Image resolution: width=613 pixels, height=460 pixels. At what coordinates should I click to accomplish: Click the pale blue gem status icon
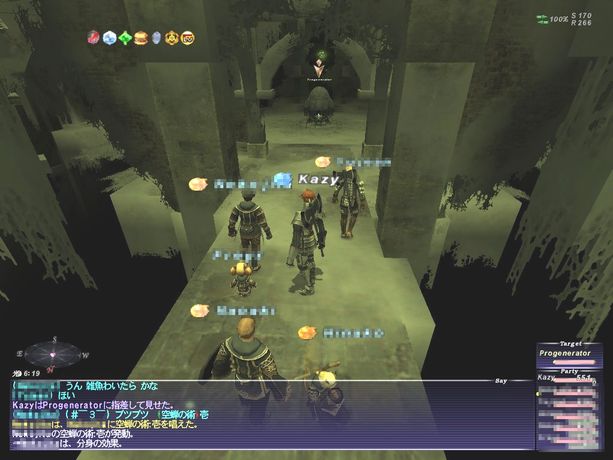(156, 38)
